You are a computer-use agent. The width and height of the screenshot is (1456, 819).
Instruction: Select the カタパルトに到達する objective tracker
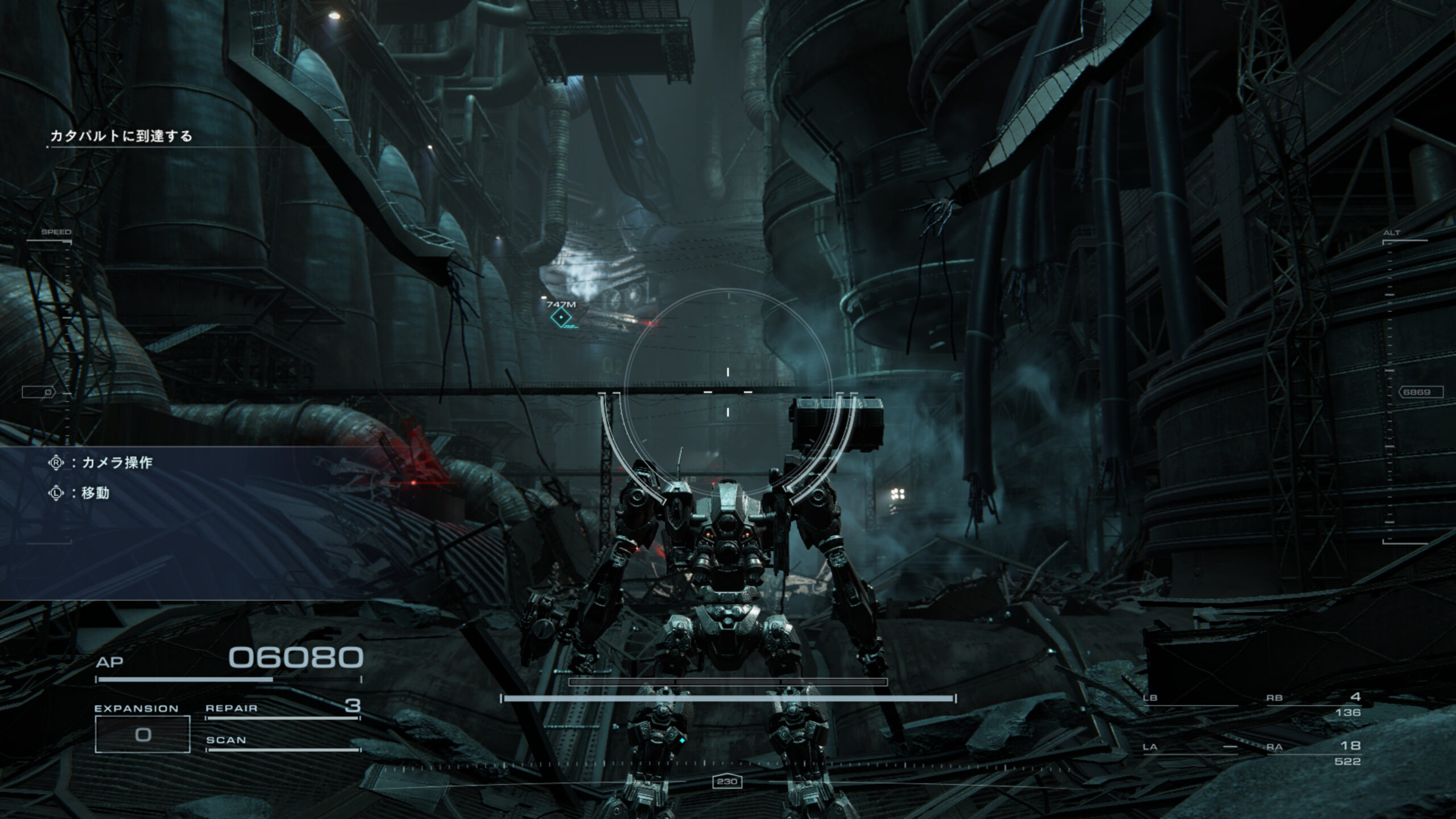121,136
